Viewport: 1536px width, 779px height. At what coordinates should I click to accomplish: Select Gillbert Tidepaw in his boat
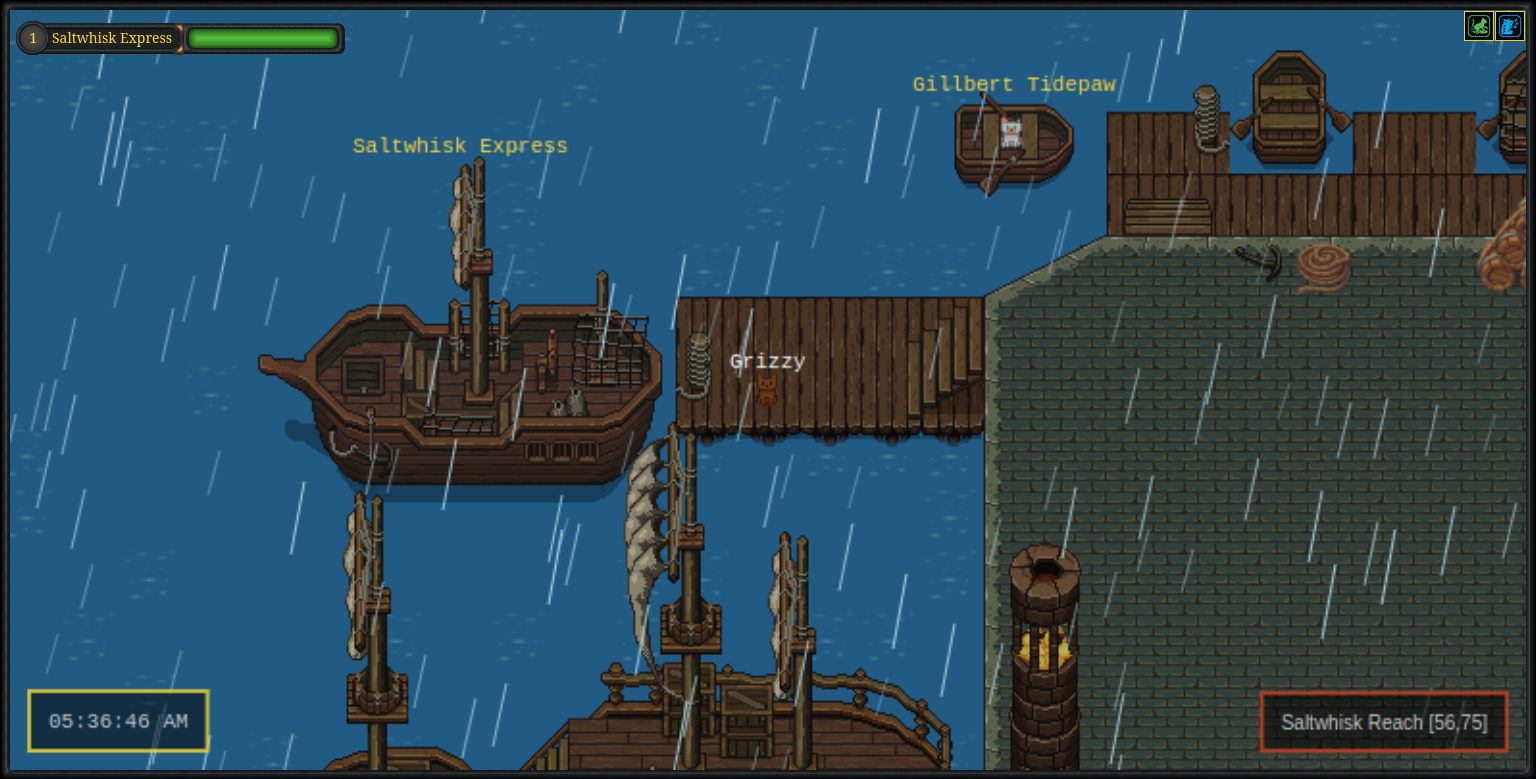[1010, 130]
